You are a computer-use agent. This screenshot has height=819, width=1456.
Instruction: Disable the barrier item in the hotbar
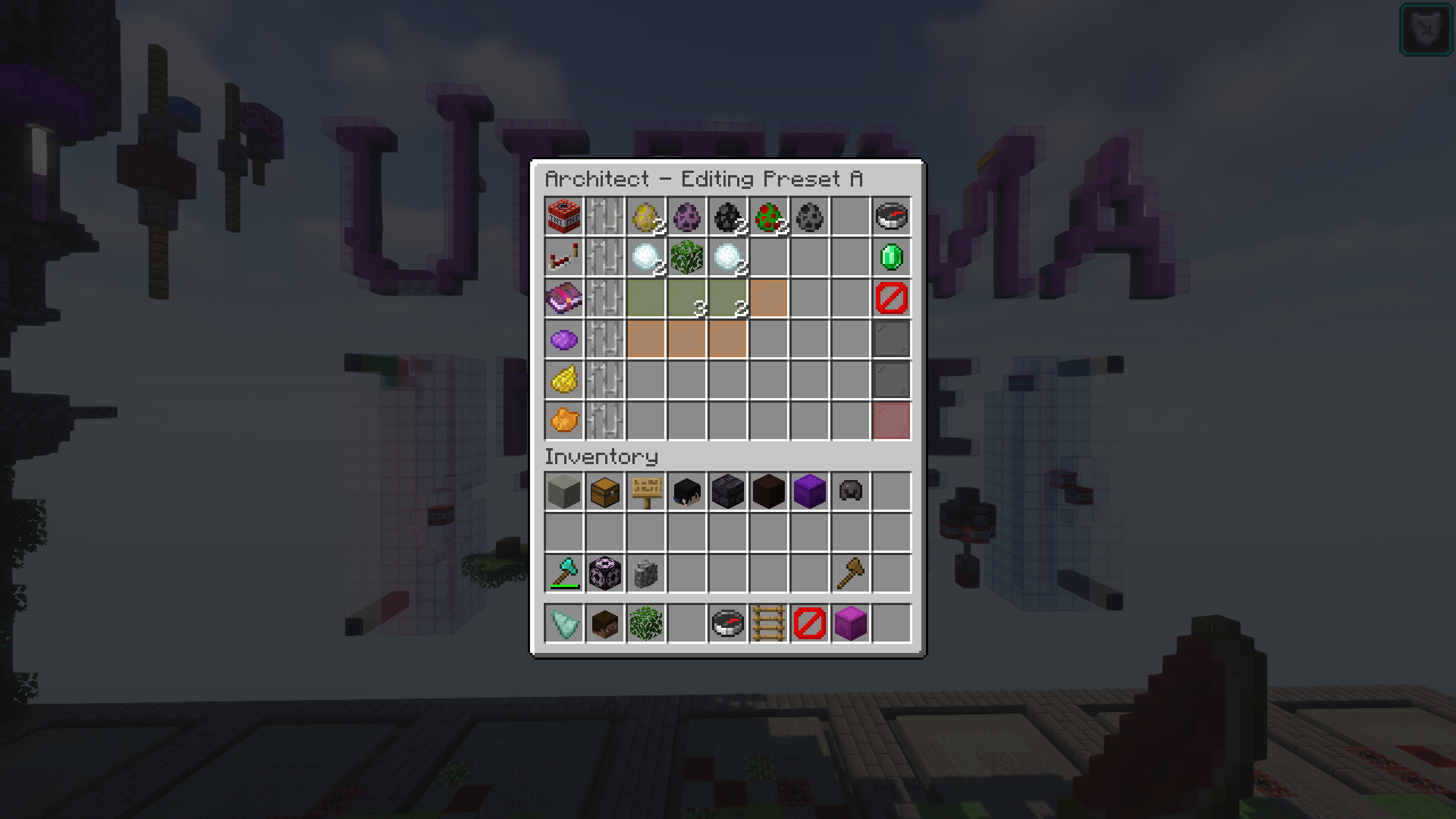pos(808,623)
